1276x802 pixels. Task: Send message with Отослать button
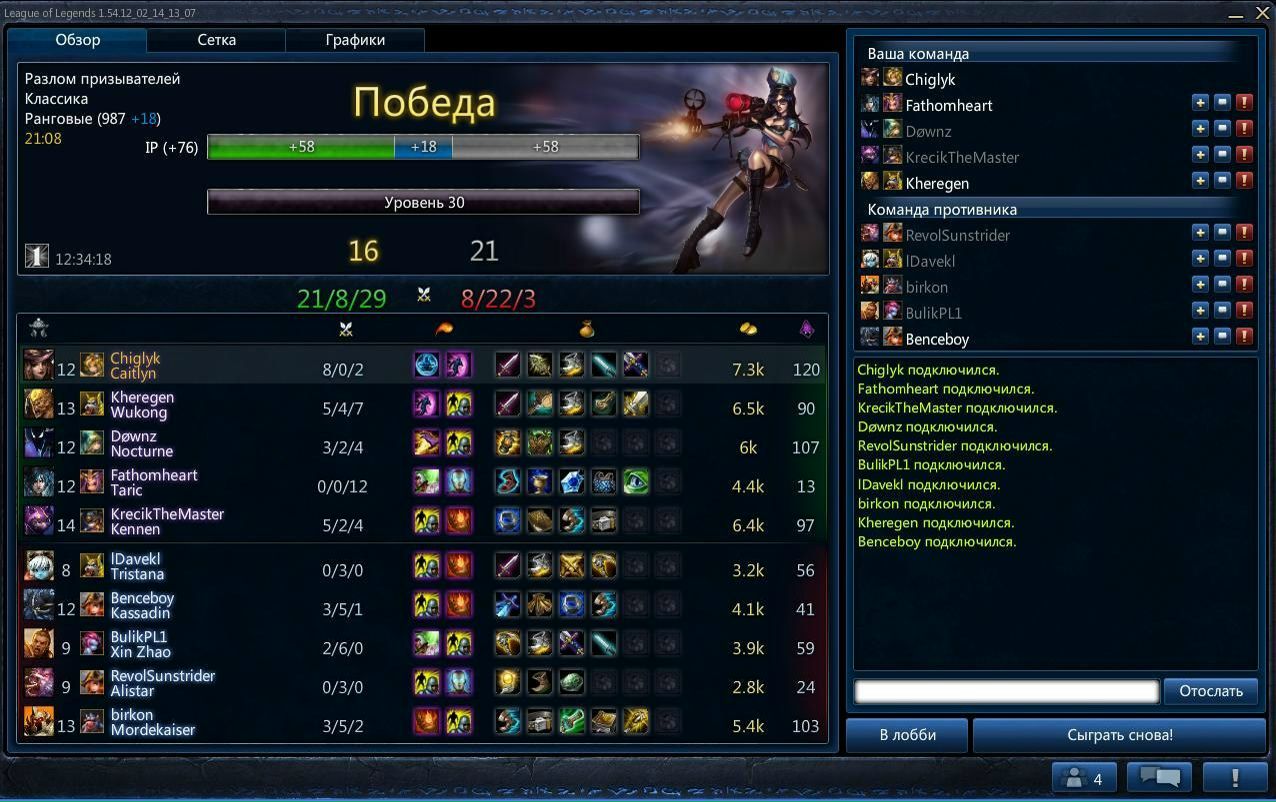(x=1210, y=691)
